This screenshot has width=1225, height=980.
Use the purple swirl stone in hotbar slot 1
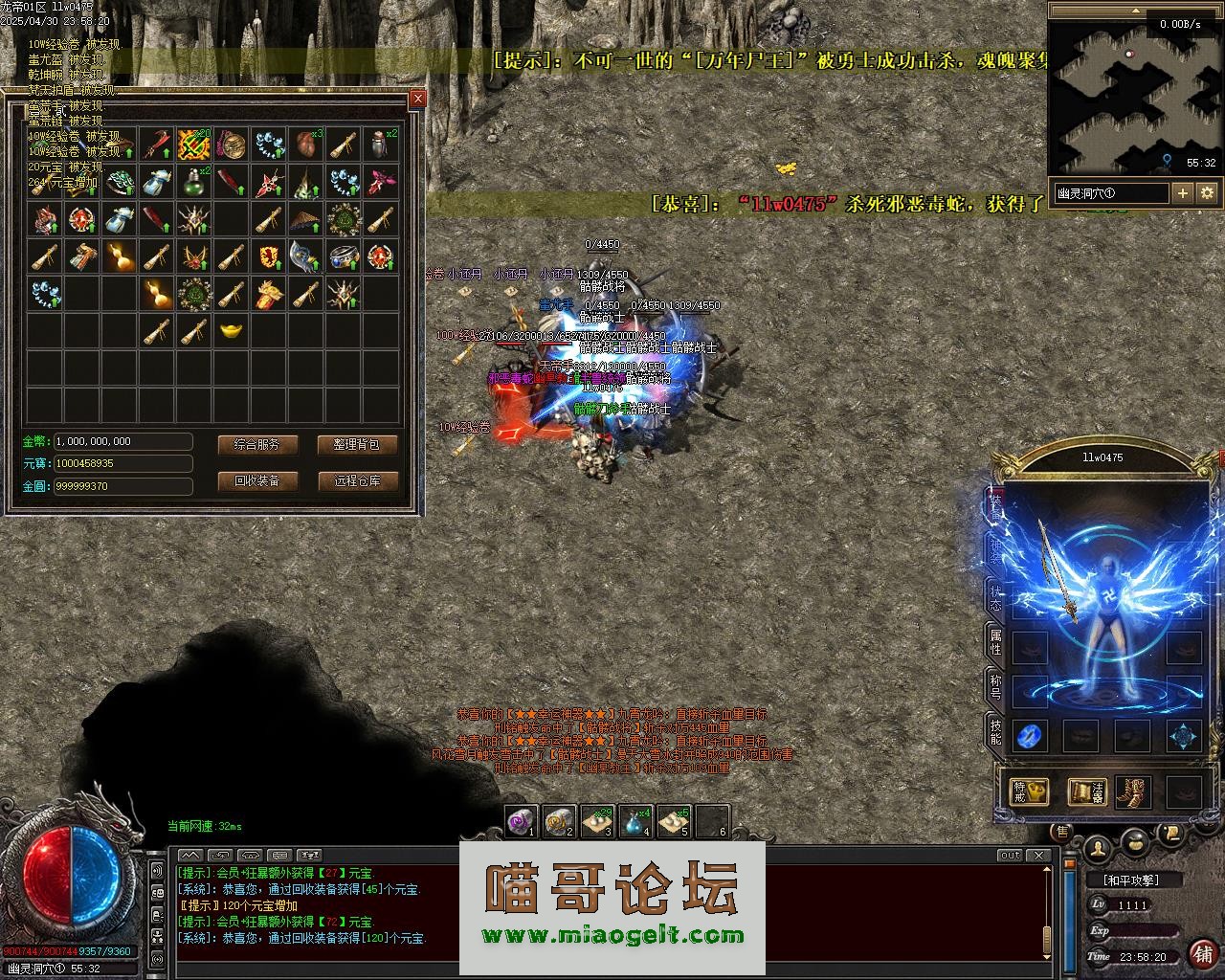coord(522,821)
